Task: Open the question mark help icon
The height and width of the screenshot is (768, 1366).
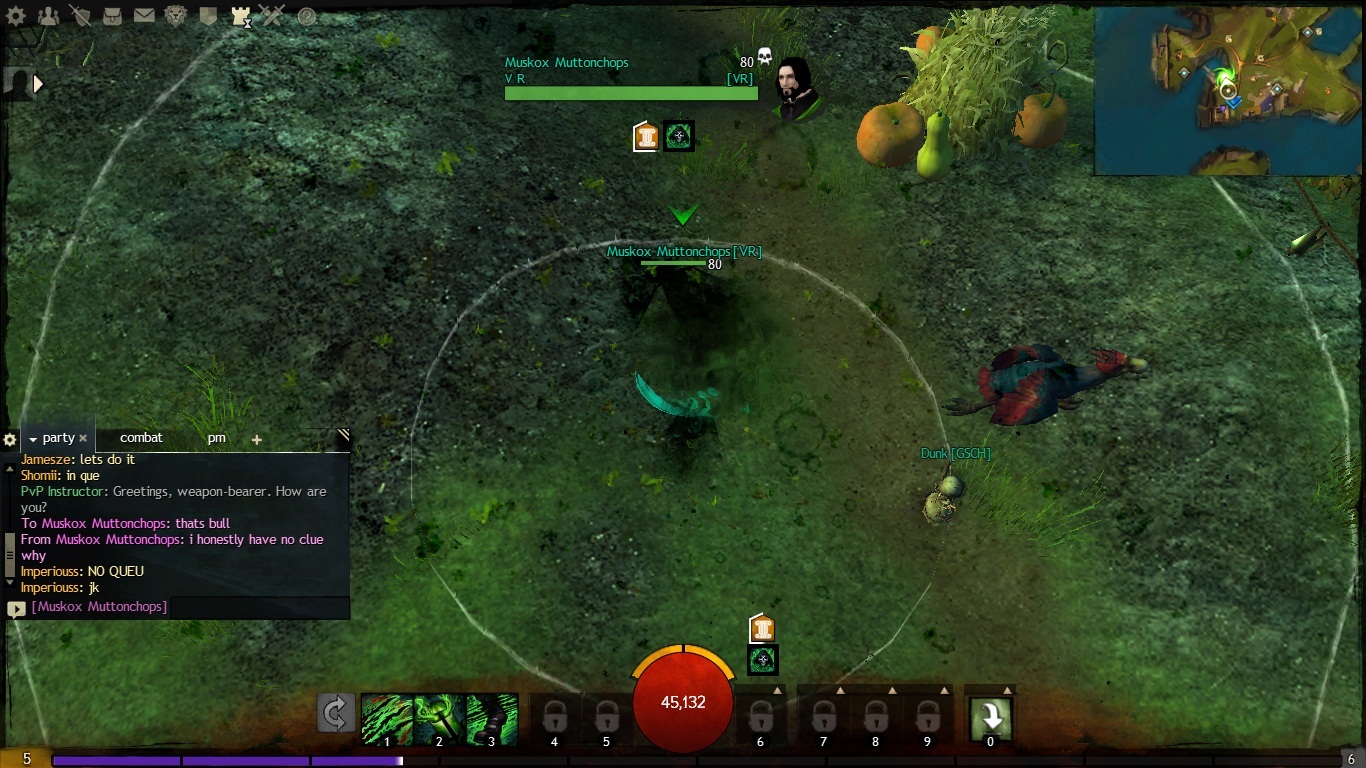Action: point(307,16)
